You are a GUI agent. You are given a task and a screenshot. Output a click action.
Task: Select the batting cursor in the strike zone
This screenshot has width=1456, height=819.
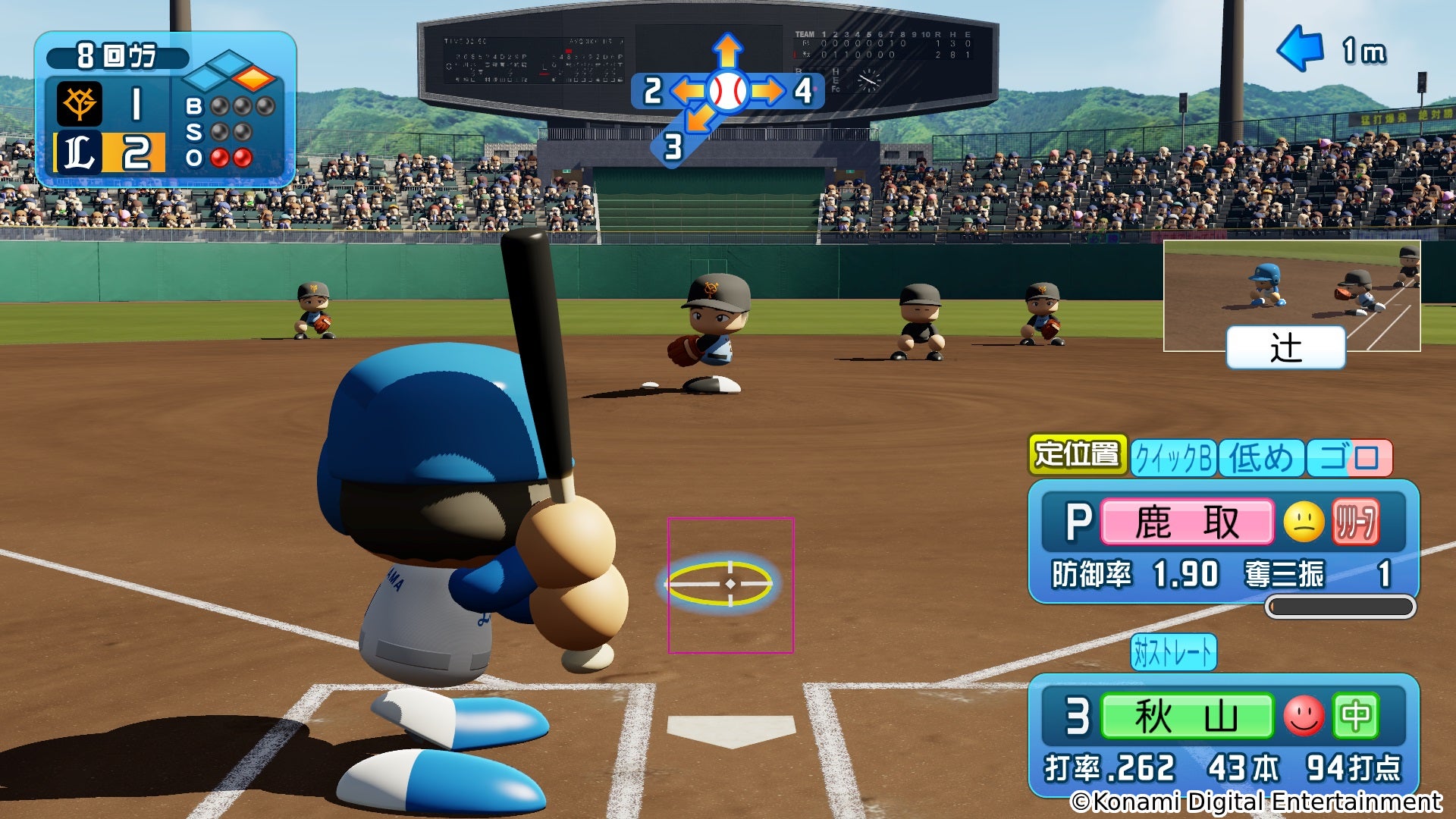[x=730, y=584]
